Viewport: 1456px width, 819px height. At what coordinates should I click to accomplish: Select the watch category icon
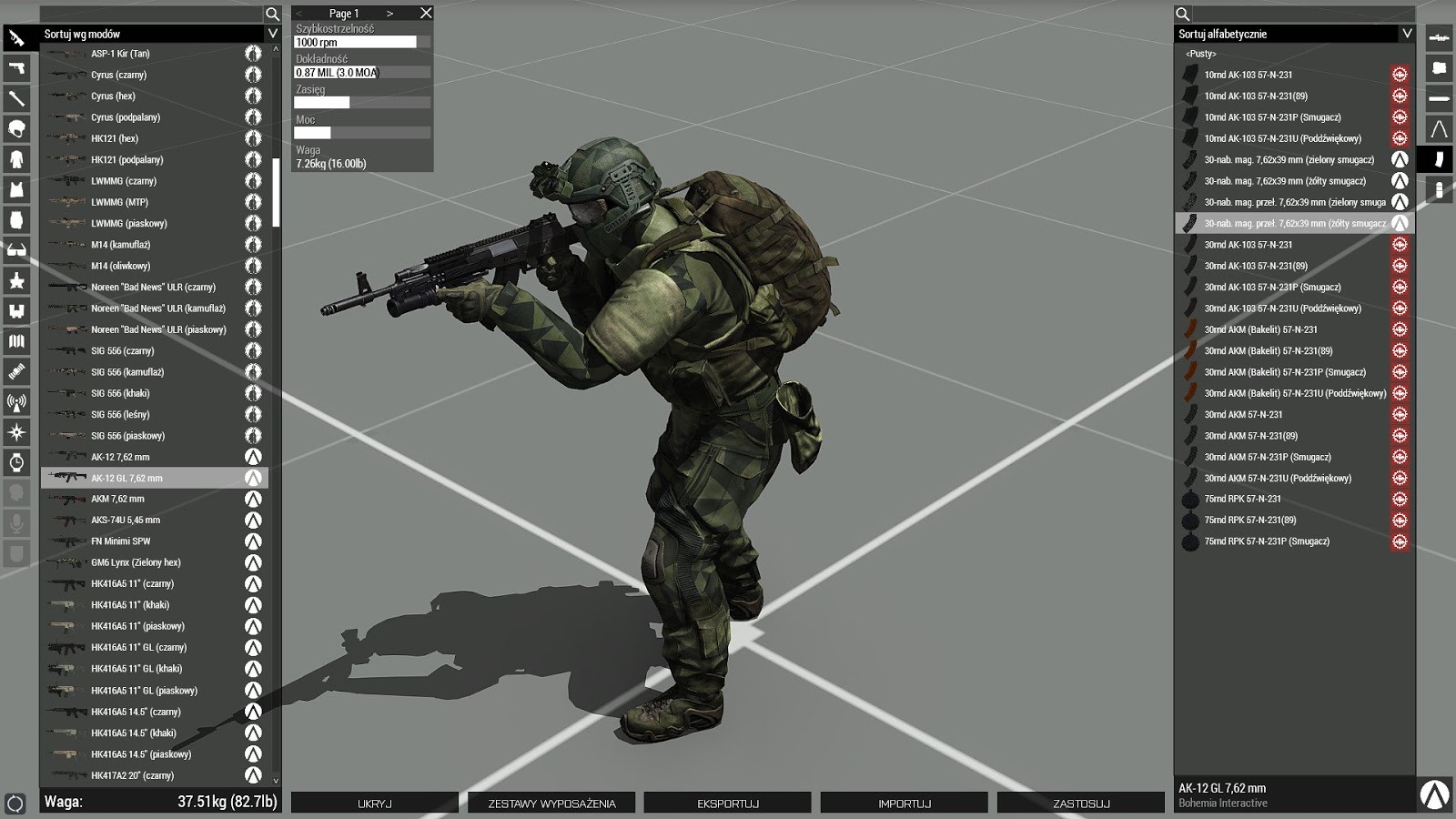(x=14, y=460)
